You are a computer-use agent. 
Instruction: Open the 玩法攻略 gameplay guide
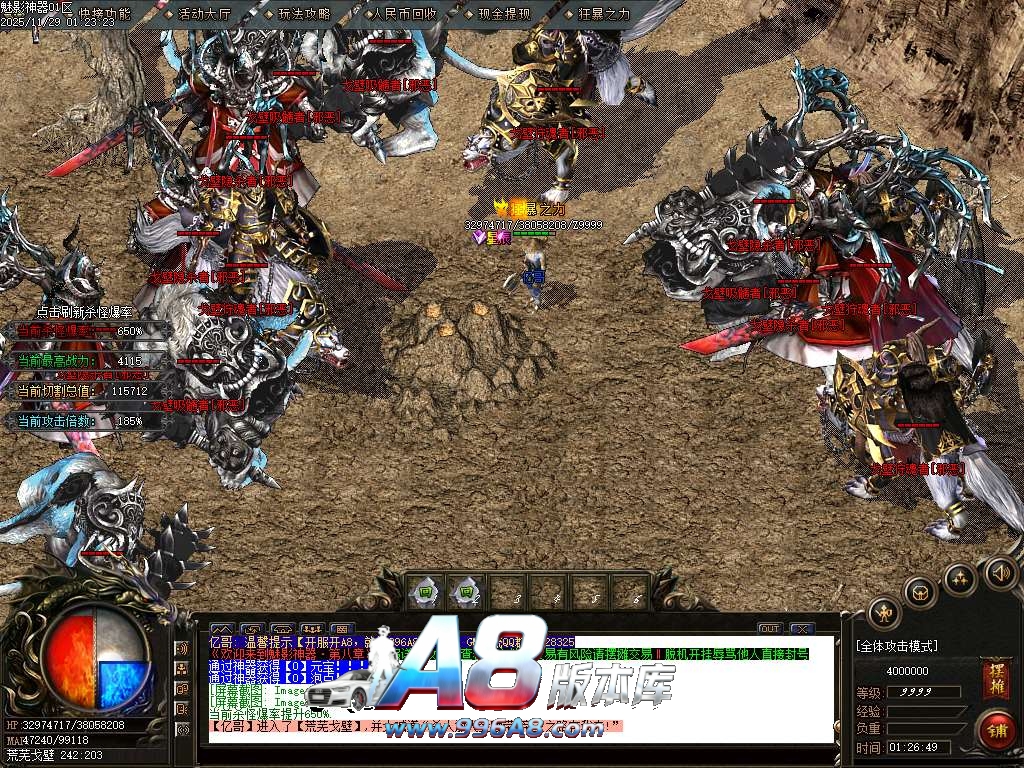pos(303,14)
